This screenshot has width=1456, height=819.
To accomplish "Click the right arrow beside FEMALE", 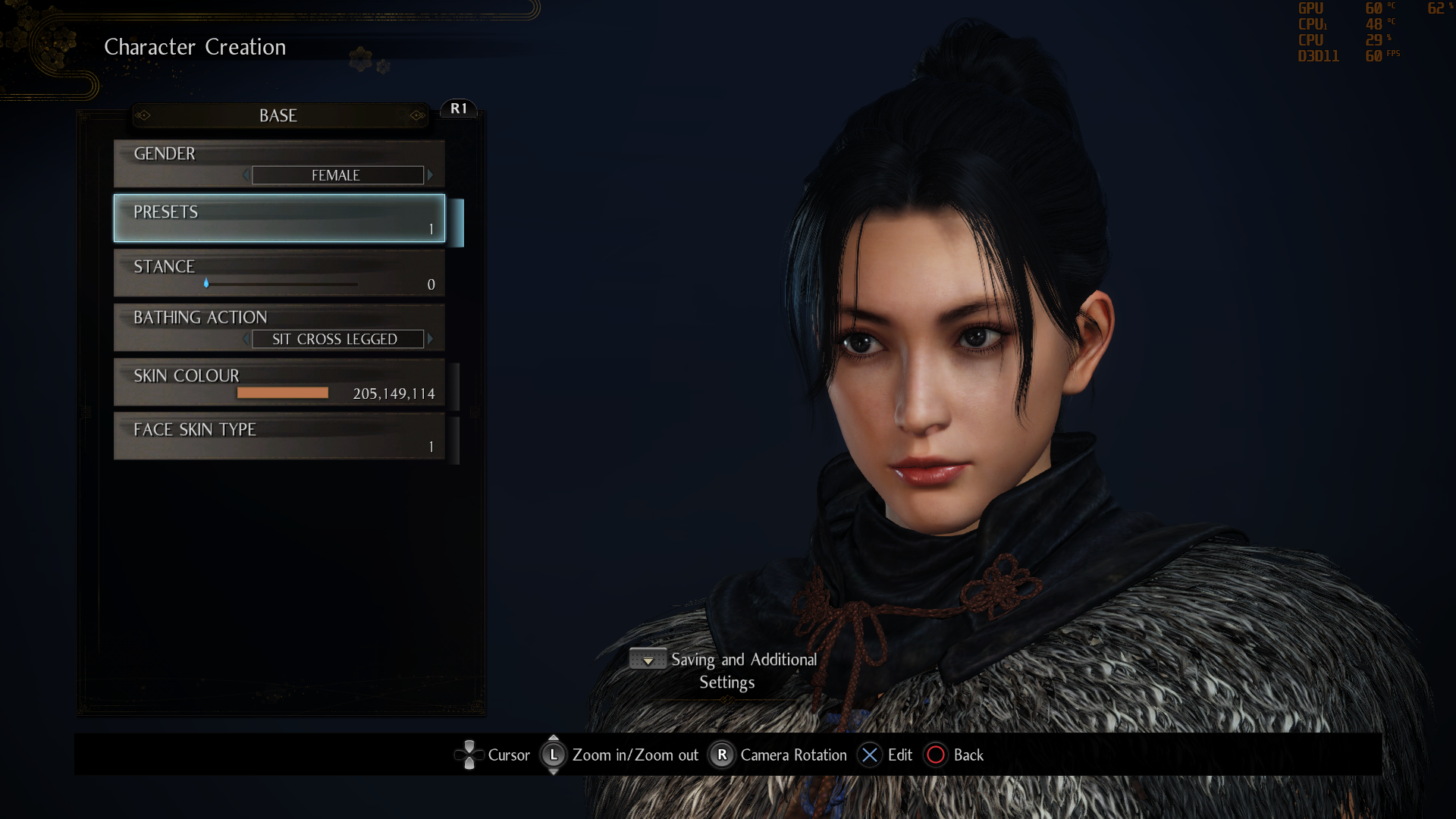I will coord(431,174).
